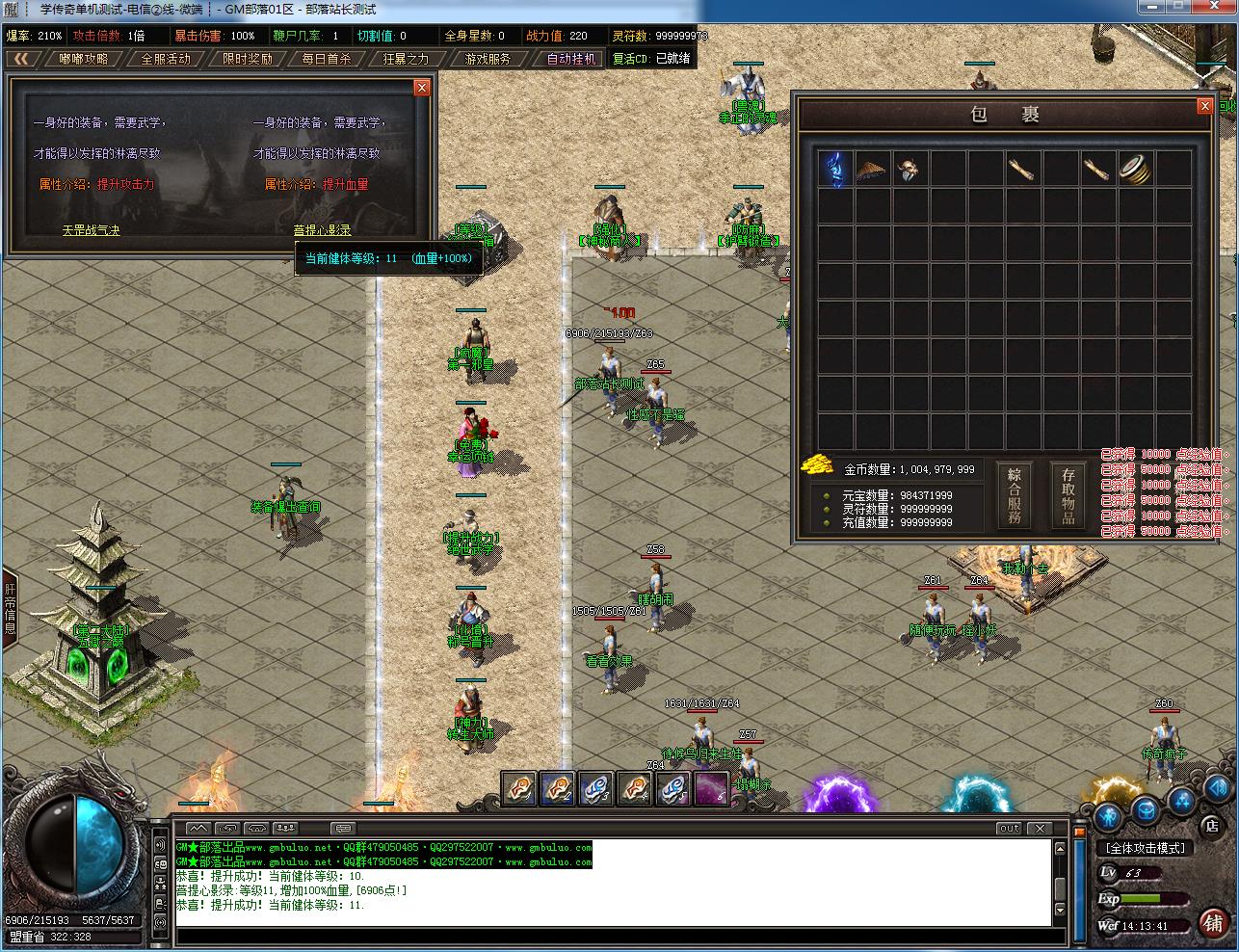Toggle 自动挂机 auto-battle
Screen dimensions: 1239x952
571,59
